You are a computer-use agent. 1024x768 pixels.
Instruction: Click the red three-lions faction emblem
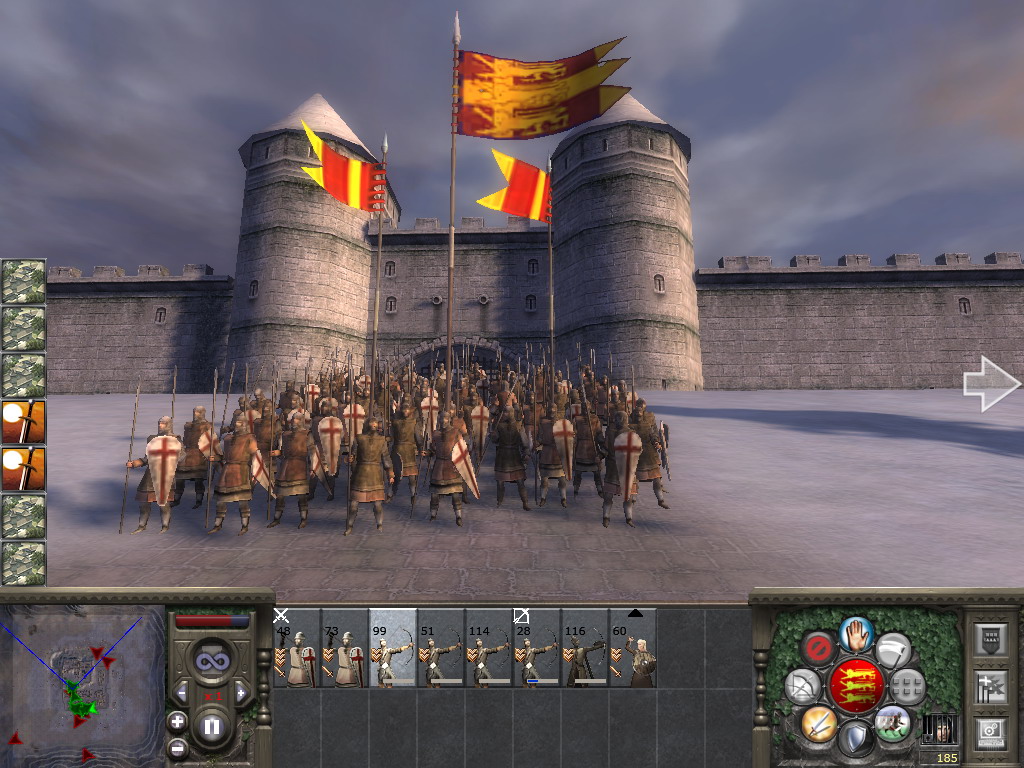pos(856,686)
